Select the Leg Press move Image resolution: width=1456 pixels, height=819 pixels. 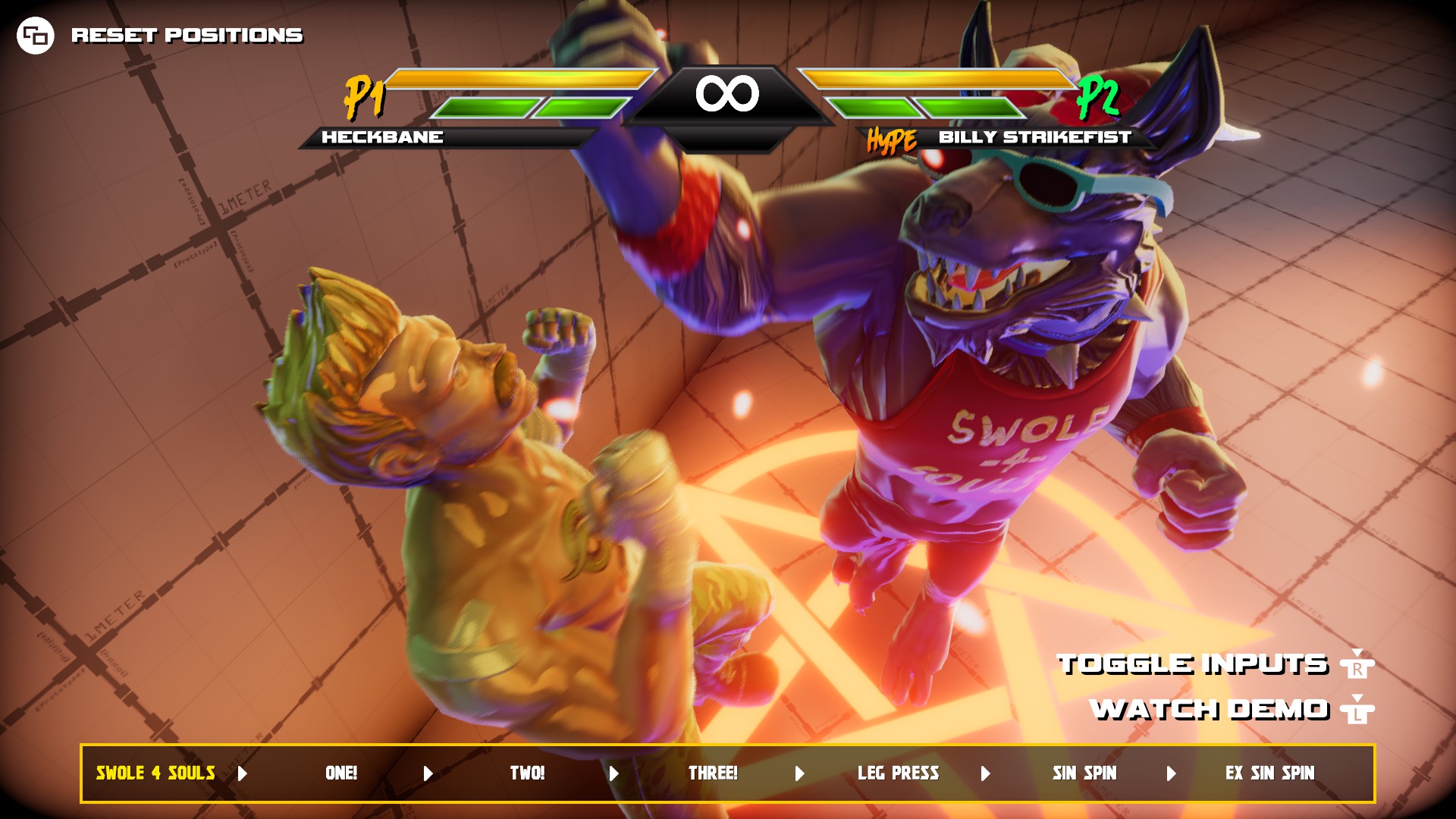(x=899, y=773)
